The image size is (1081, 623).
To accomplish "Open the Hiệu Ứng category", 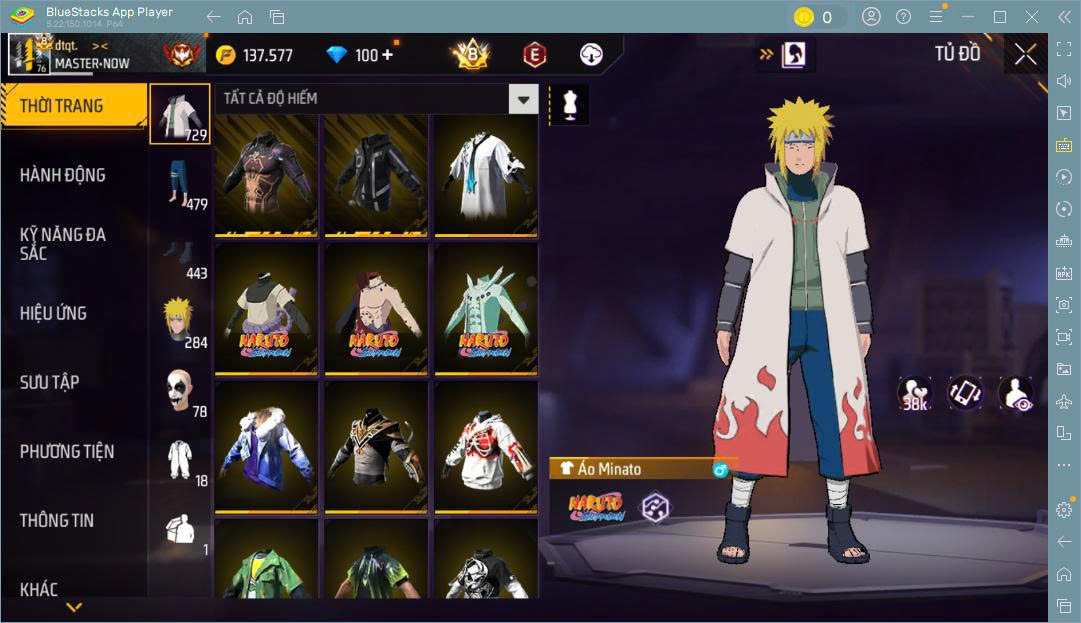I will pos(54,313).
